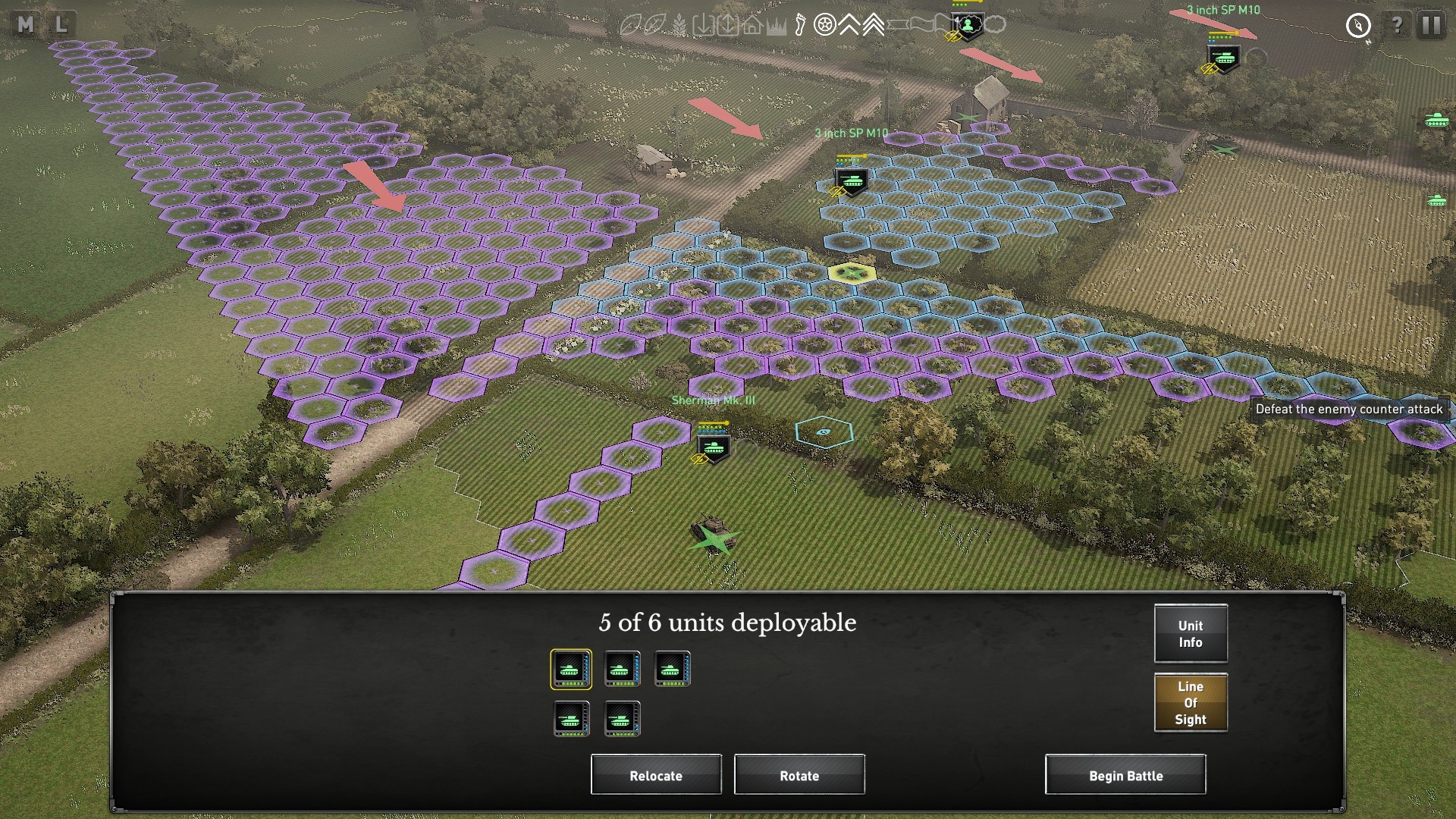Start the battle with Begin Battle
This screenshot has height=819, width=1456.
coord(1125,775)
